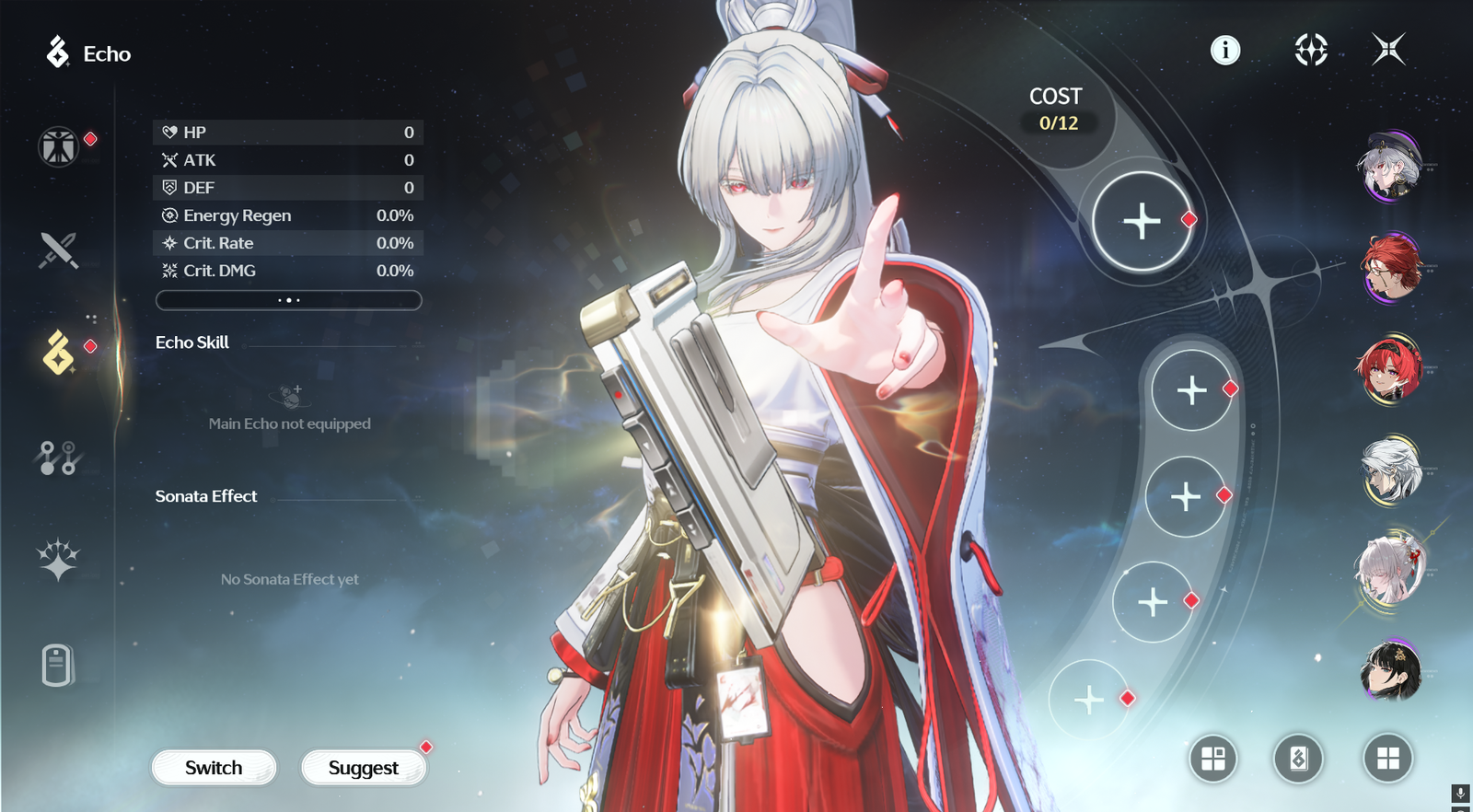
Task: Choose the red-haired character with glasses
Action: (1390, 268)
